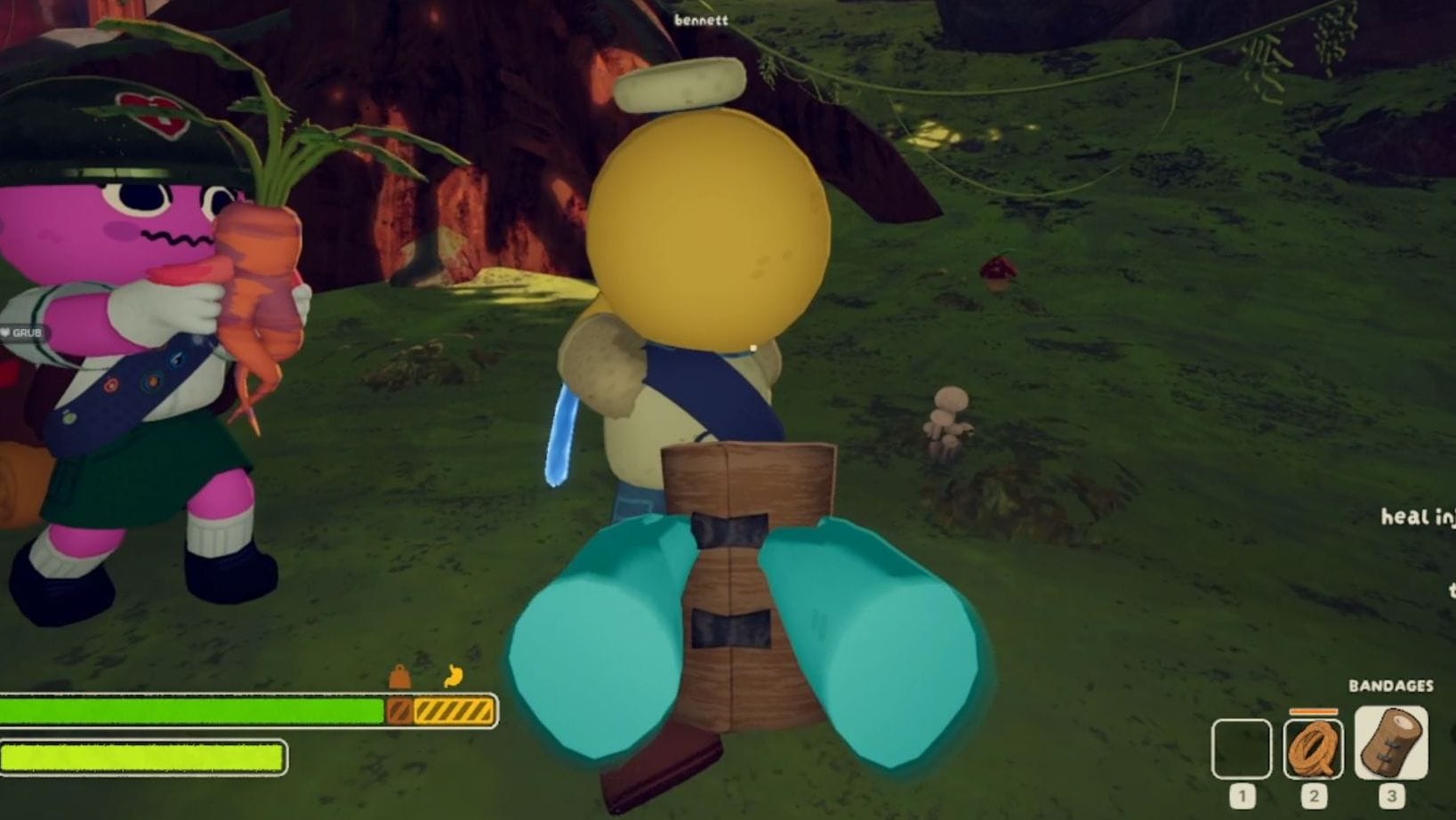The width and height of the screenshot is (1456, 820).
Task: Click the BANDAGES label above the hotbar
Action: 1392,687
